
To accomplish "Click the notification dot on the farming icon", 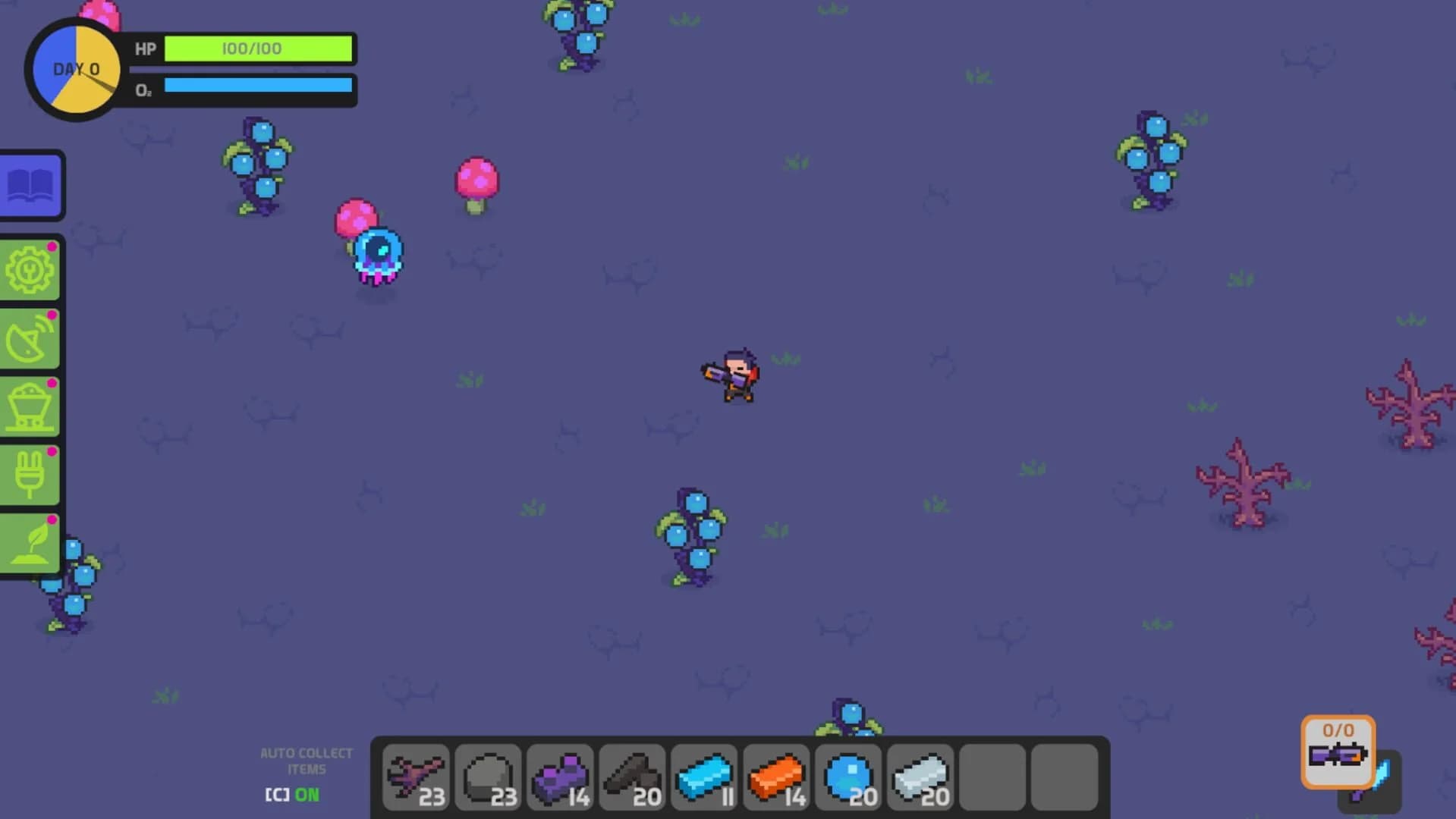I will coord(52,520).
